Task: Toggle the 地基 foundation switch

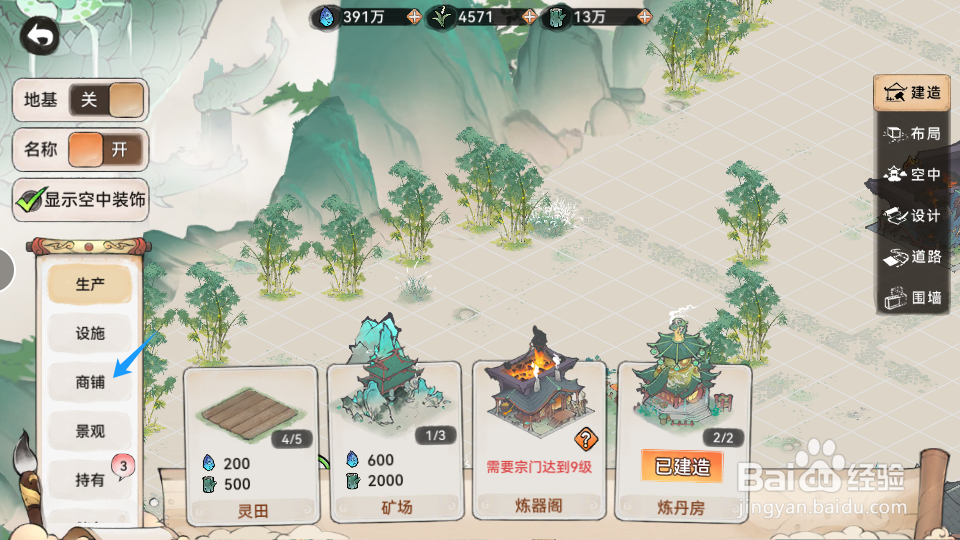Action: 106,101
